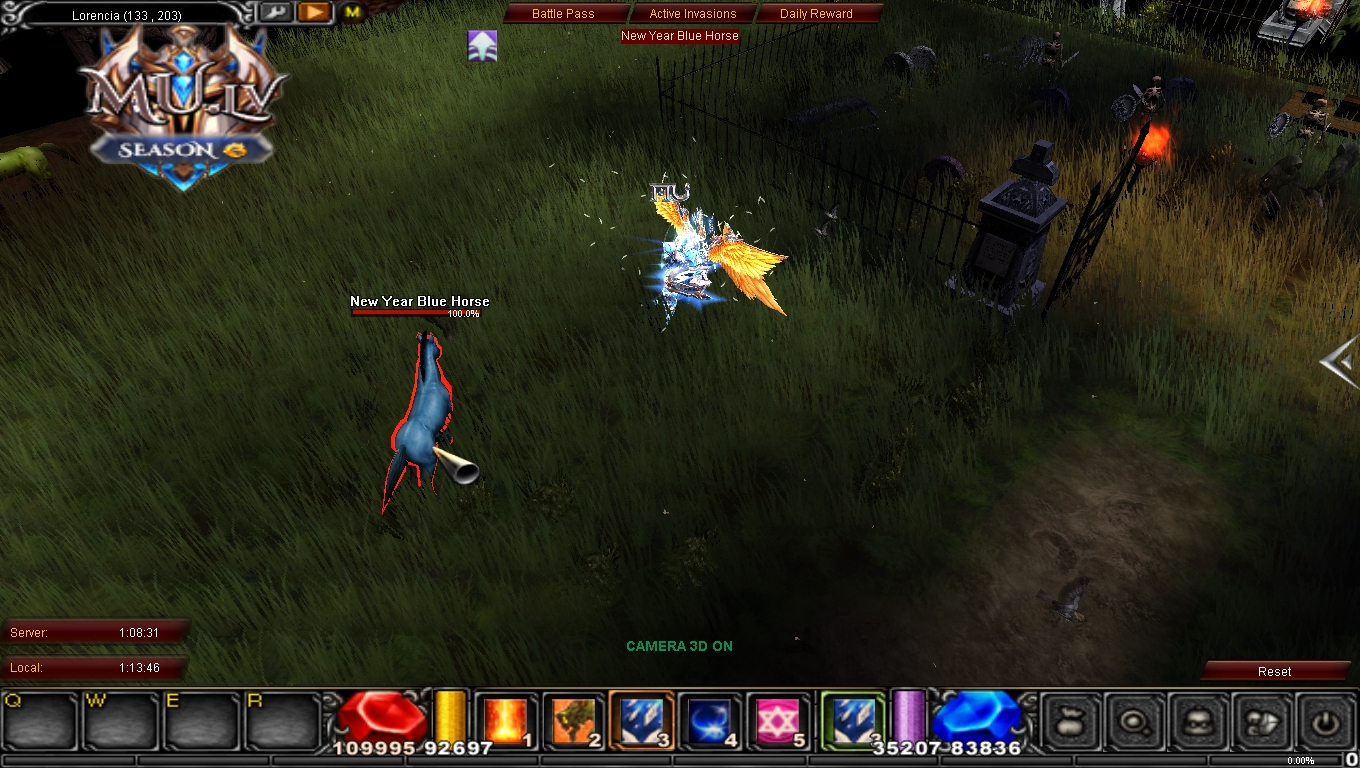The image size is (1360, 768).
Task: Expand the right-side panel arrow
Action: click(1338, 364)
